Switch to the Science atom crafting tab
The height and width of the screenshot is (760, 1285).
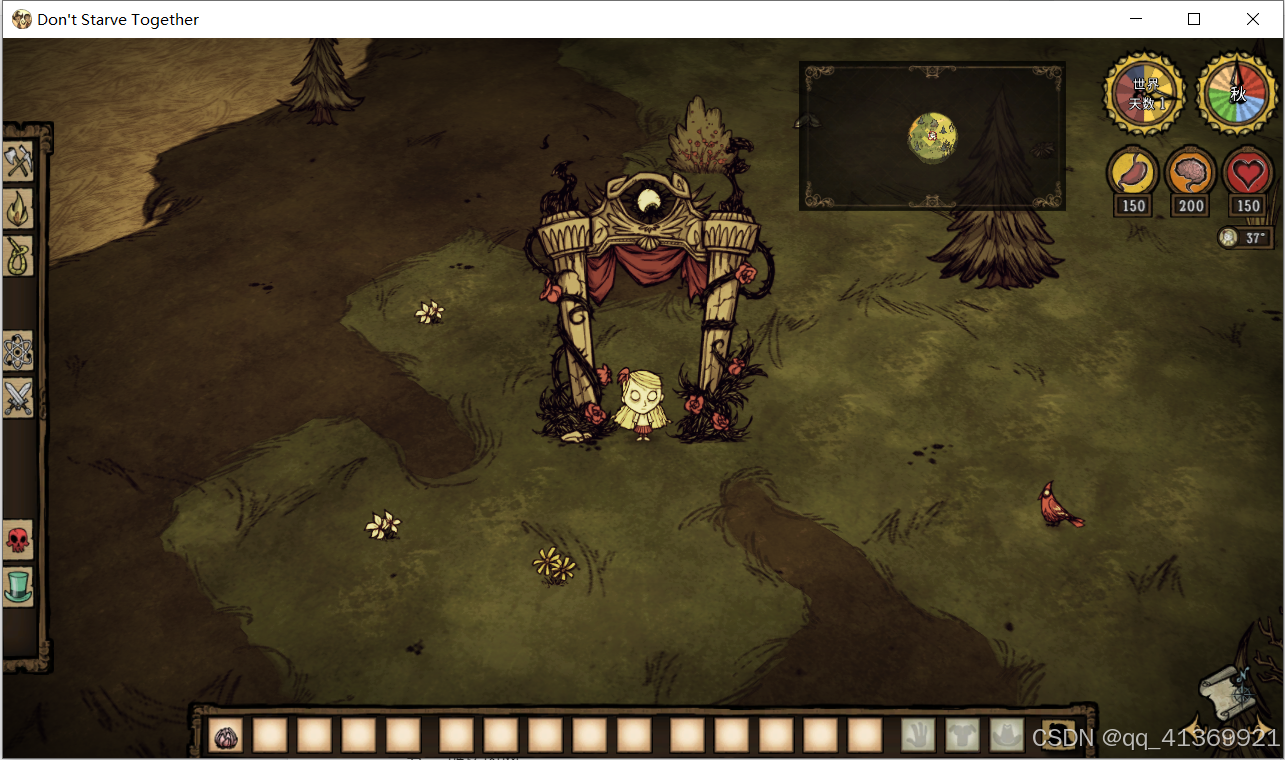[19, 351]
